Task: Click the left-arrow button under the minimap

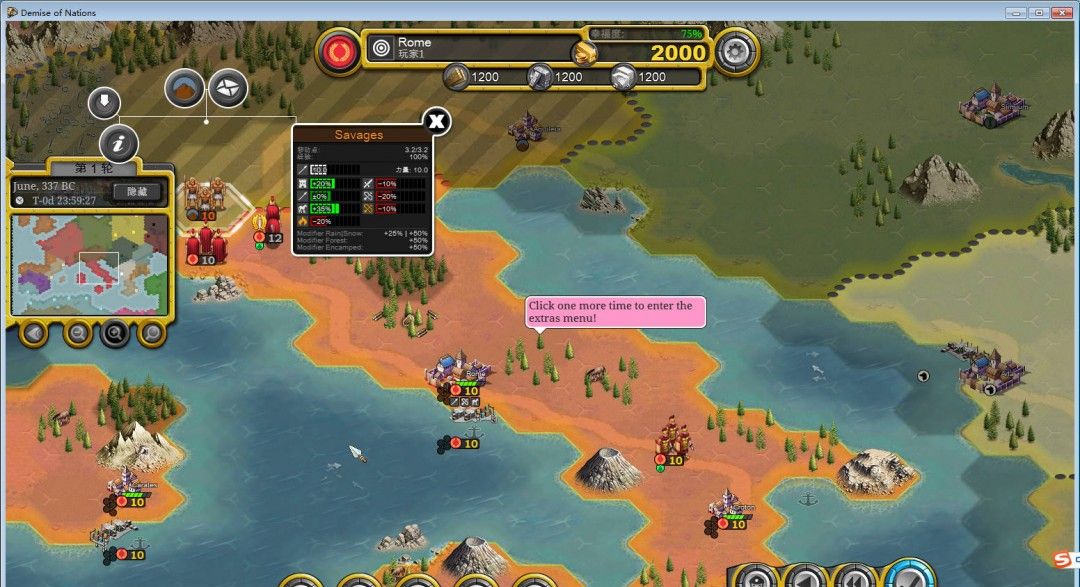Action: 34,332
